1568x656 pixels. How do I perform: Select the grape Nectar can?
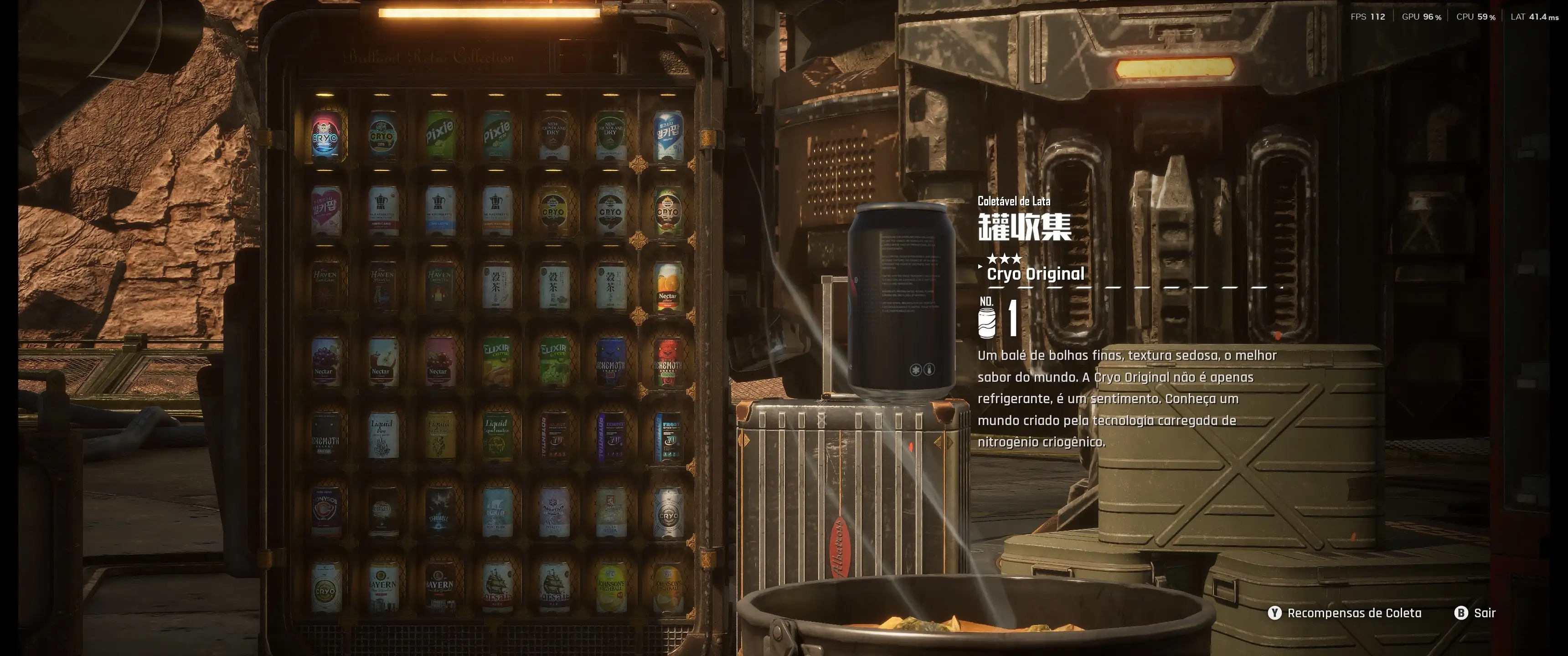click(325, 361)
